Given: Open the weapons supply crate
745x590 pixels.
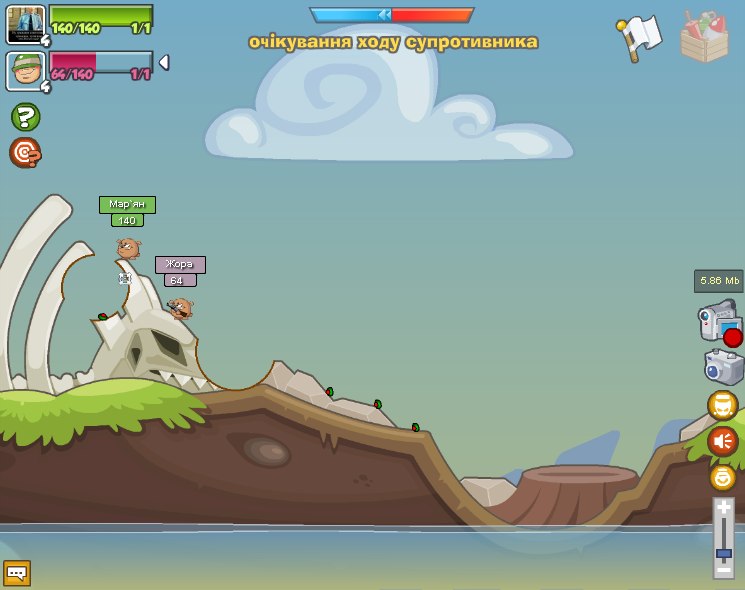Looking at the screenshot, I should (704, 38).
